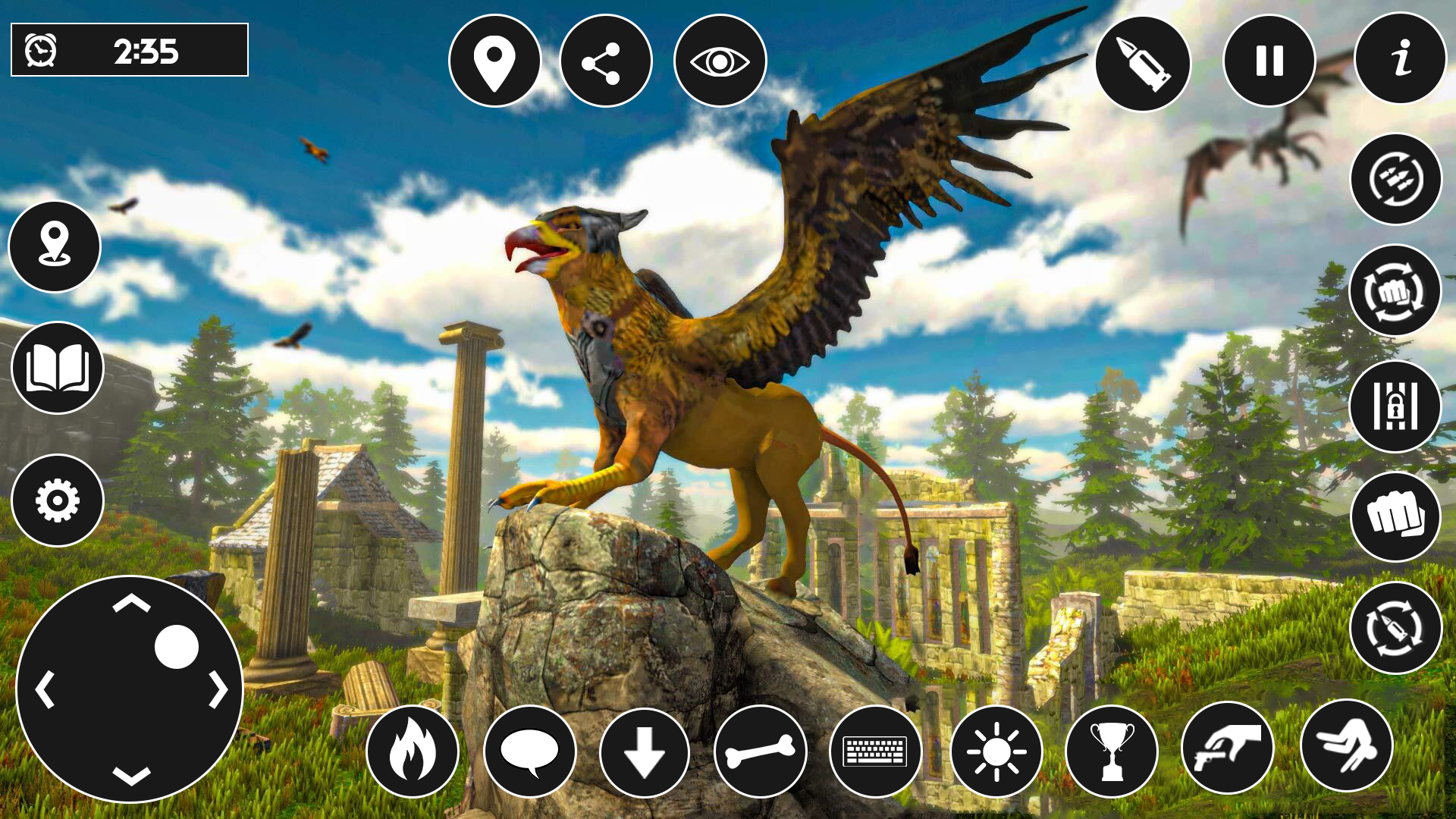Open the settings gear

59,500
